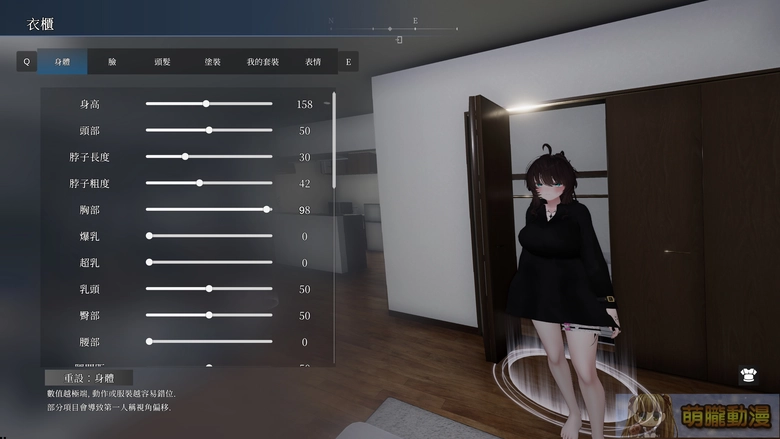Screen dimensions: 780x439
Task: Click the 脖子長度 slider
Action: click(x=185, y=157)
